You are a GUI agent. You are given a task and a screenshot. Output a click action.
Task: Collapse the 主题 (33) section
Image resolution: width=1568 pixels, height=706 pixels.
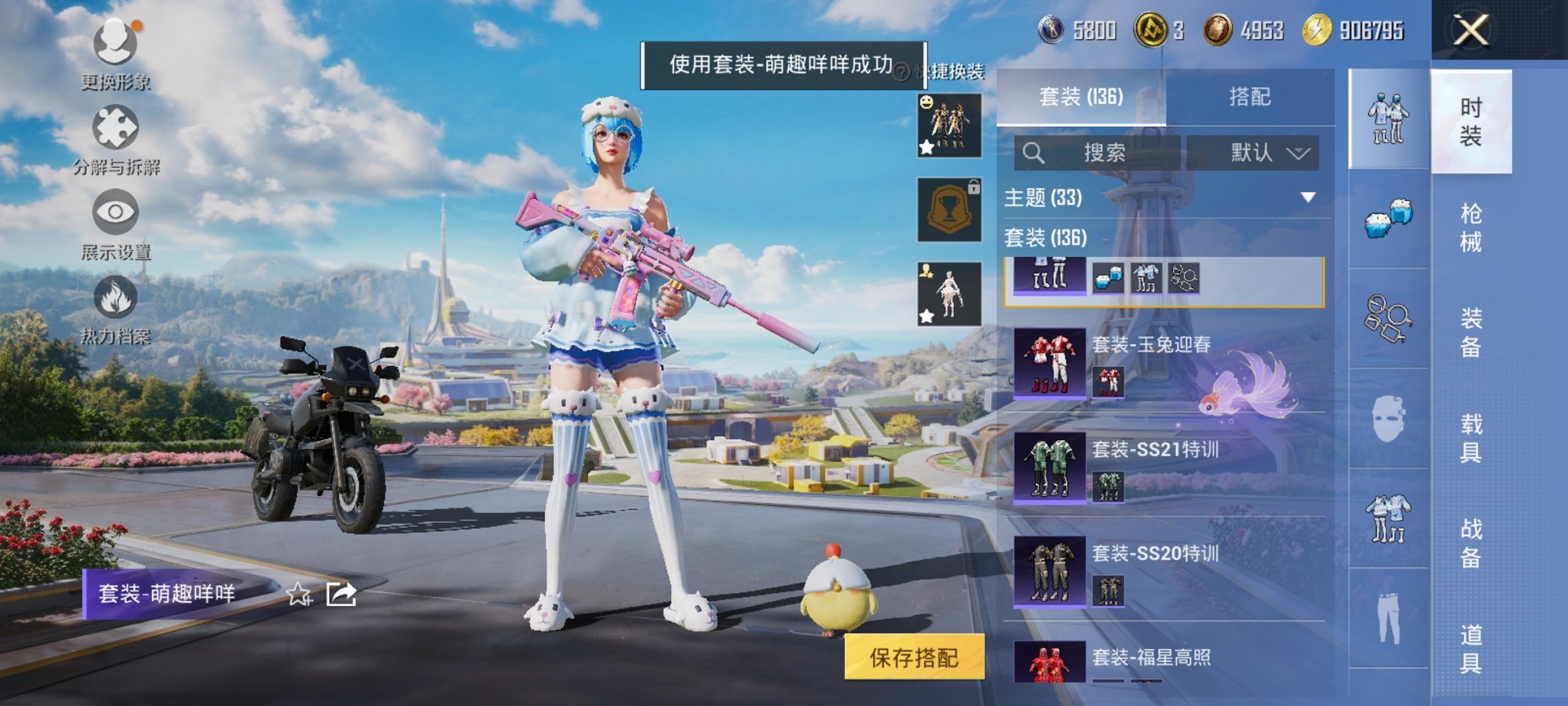click(1308, 197)
